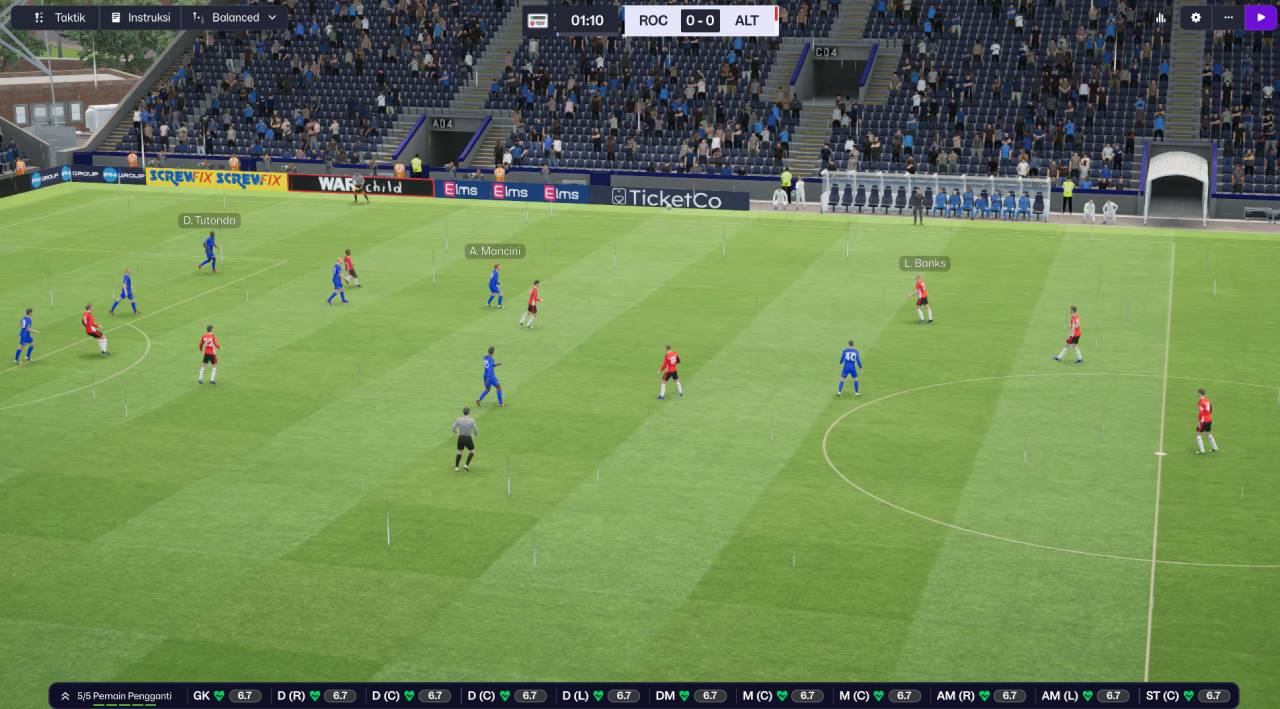The height and width of the screenshot is (709, 1280).
Task: Open the three-dots more options menu
Action: (x=1228, y=18)
